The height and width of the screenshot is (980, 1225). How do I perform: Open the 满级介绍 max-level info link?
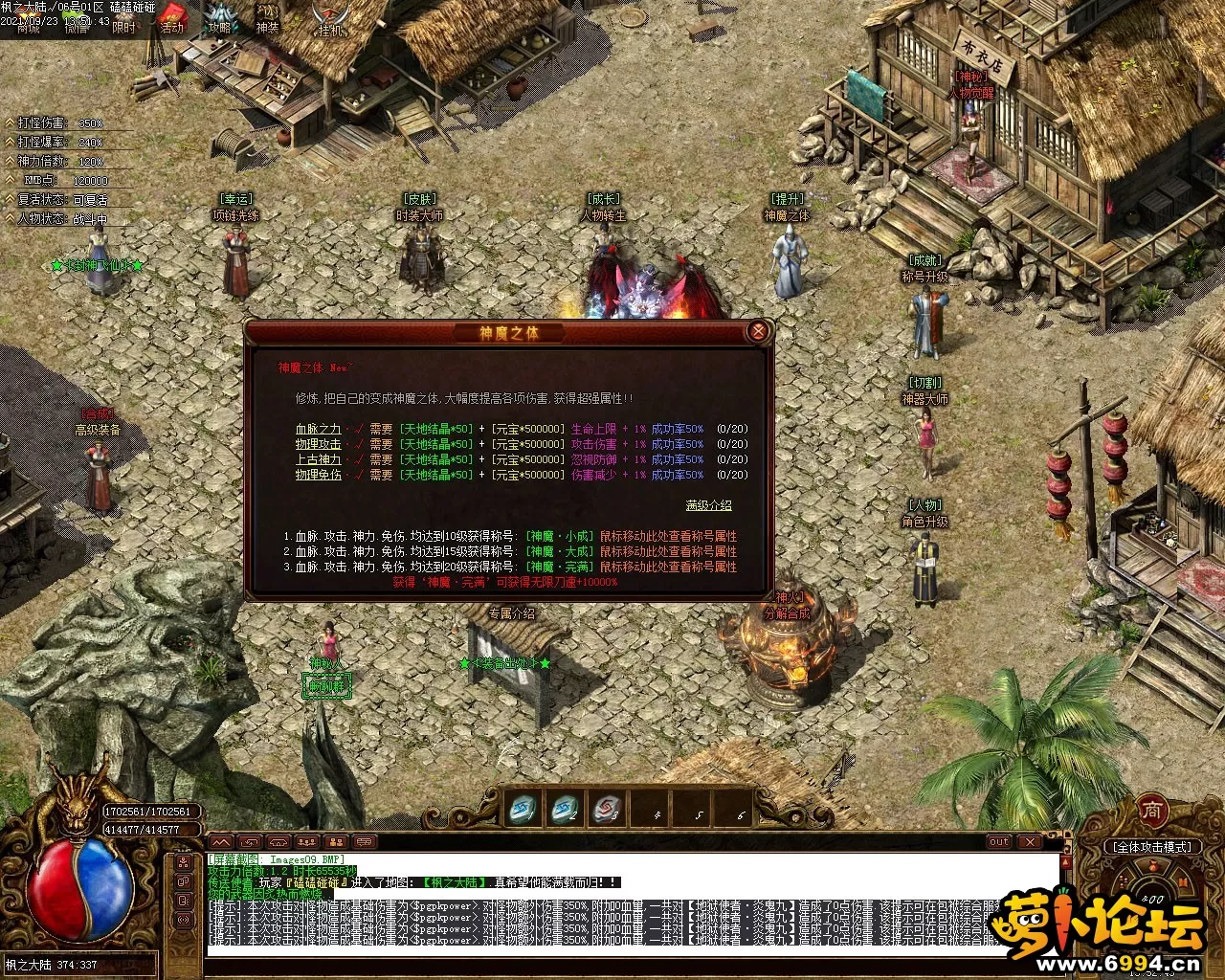[x=708, y=505]
